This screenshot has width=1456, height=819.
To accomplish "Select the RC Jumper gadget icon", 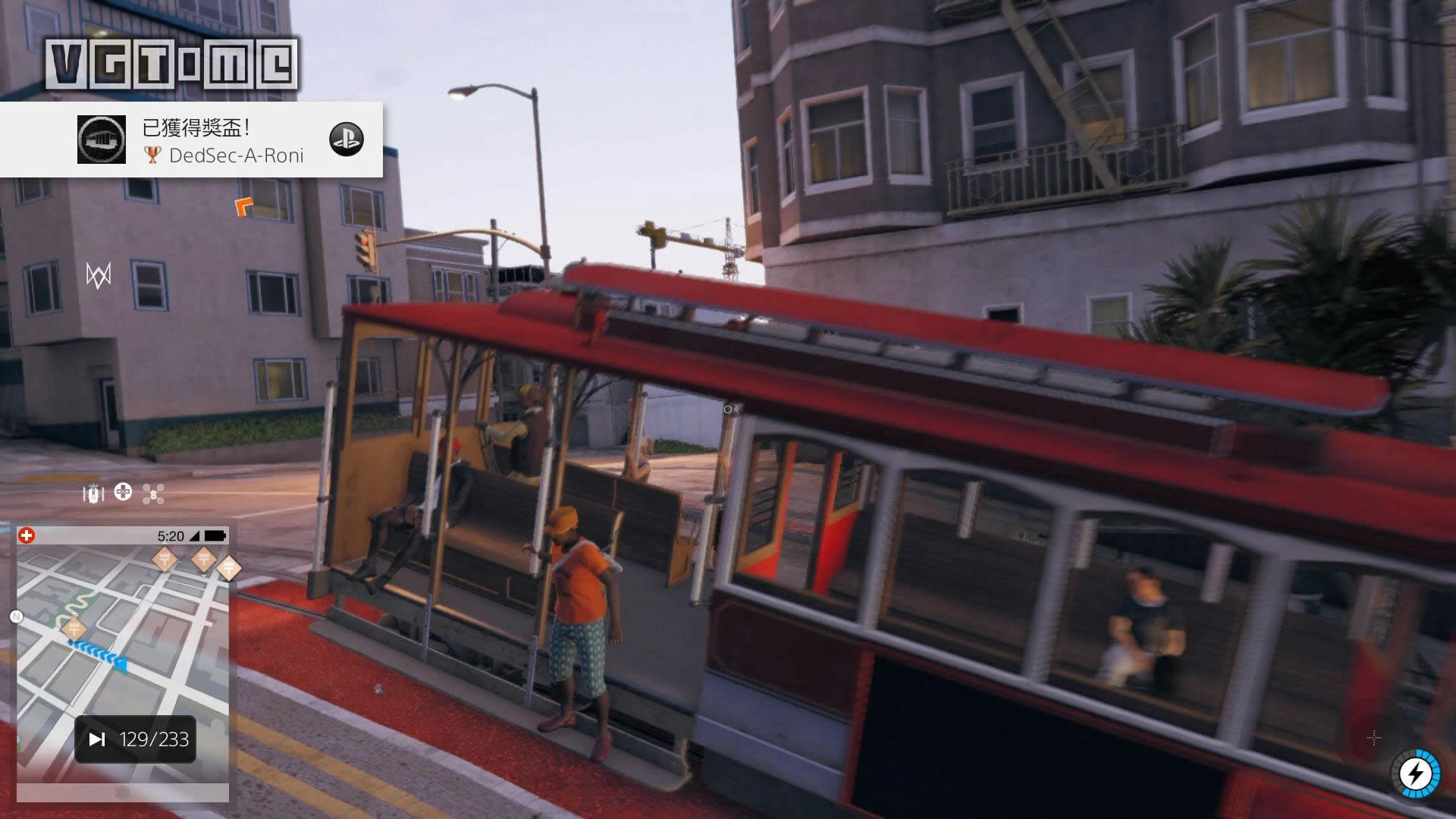I will [93, 494].
